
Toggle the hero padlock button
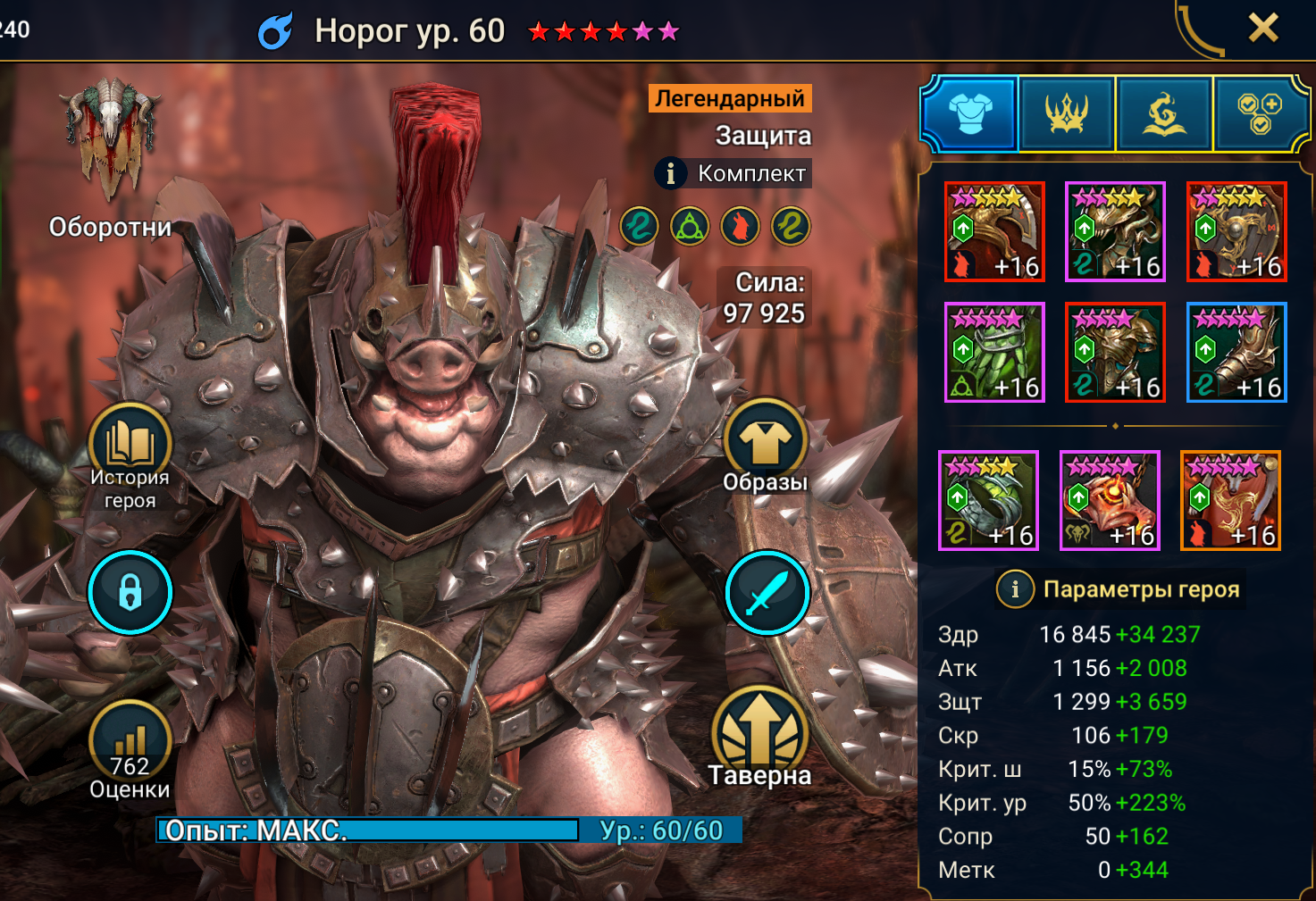tap(130, 592)
